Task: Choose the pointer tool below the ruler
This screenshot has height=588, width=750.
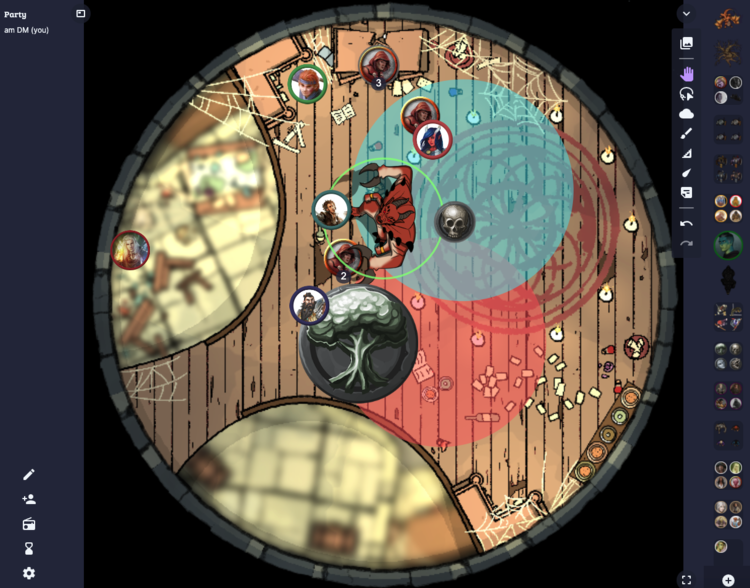Action: point(686,173)
